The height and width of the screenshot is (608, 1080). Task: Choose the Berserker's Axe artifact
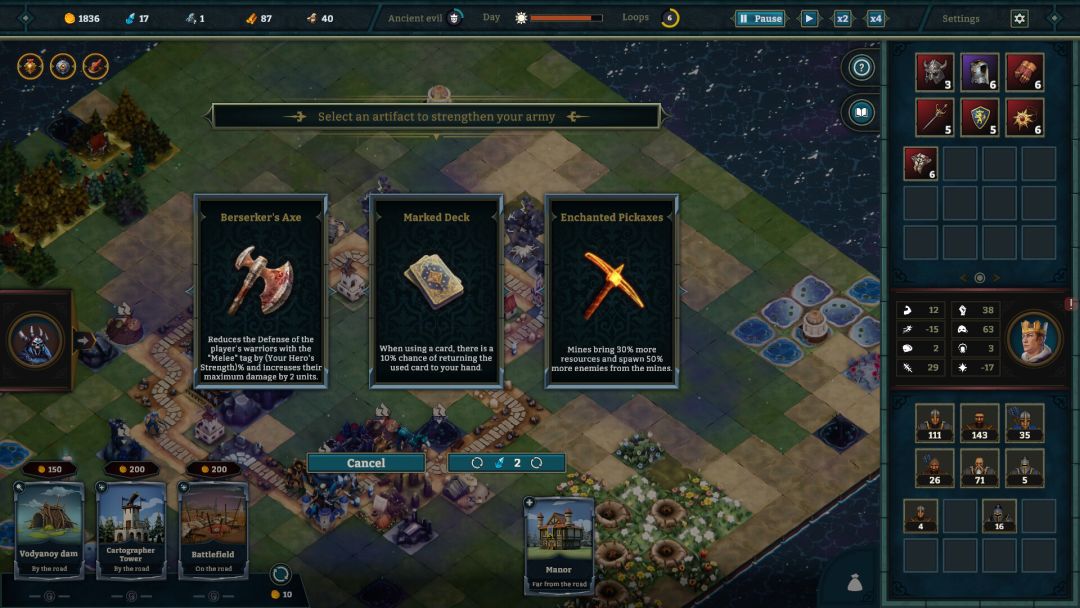click(260, 290)
